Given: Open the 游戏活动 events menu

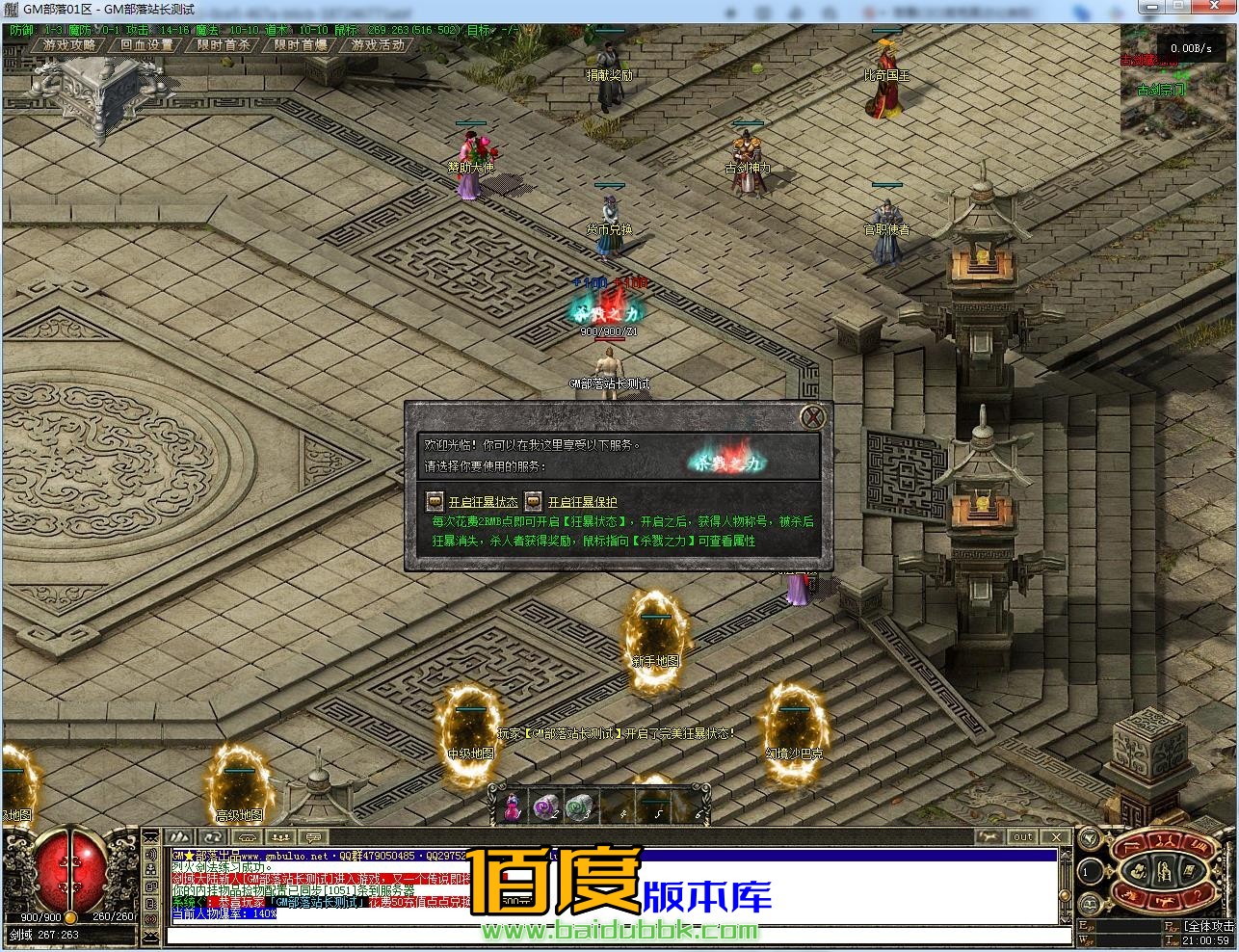Looking at the screenshot, I should 378,44.
